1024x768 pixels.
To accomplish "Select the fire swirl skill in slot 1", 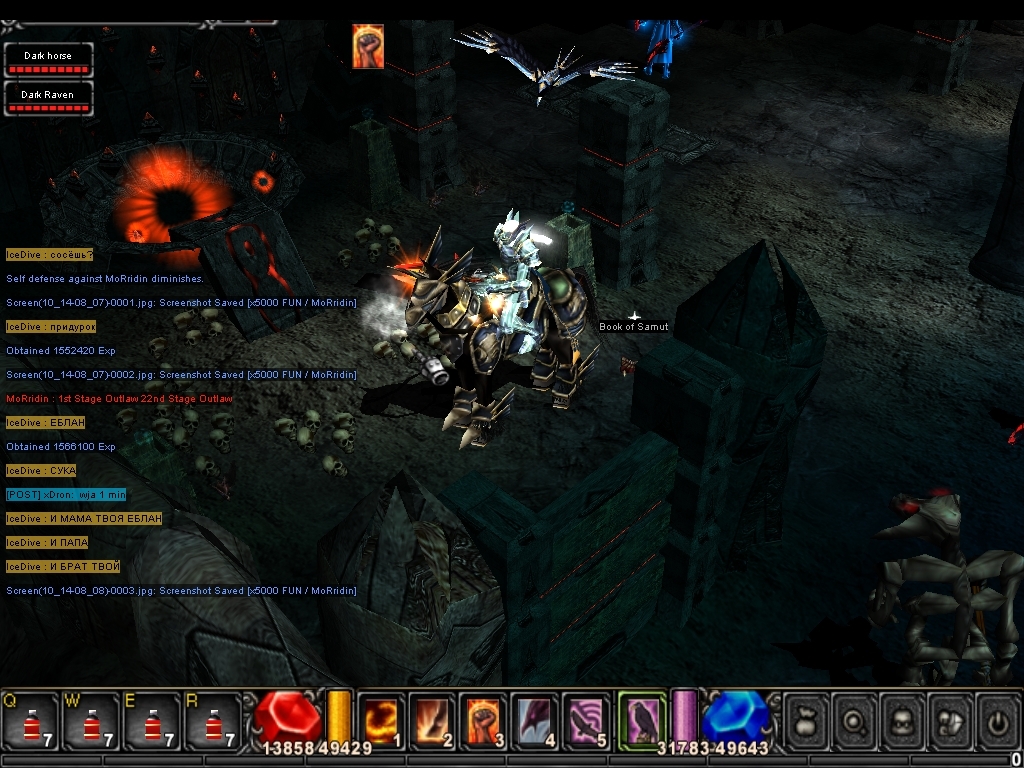I will pos(381,721).
